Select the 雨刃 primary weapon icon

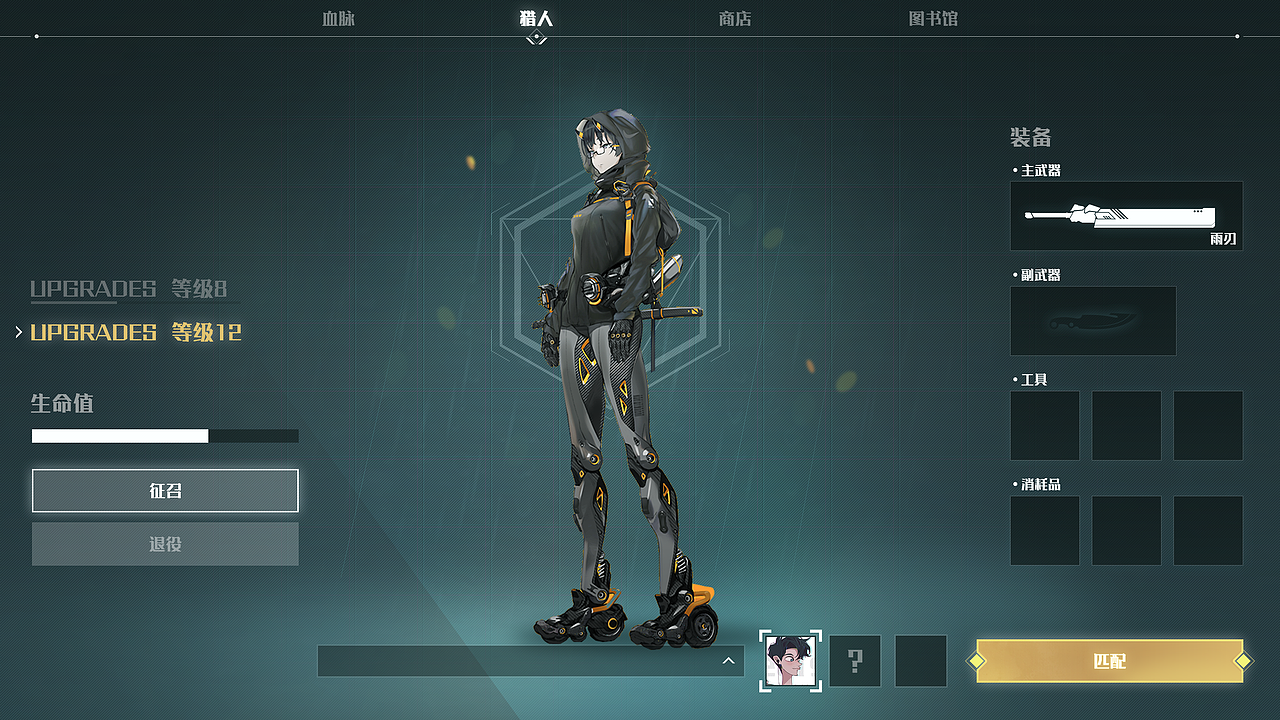coord(1126,216)
